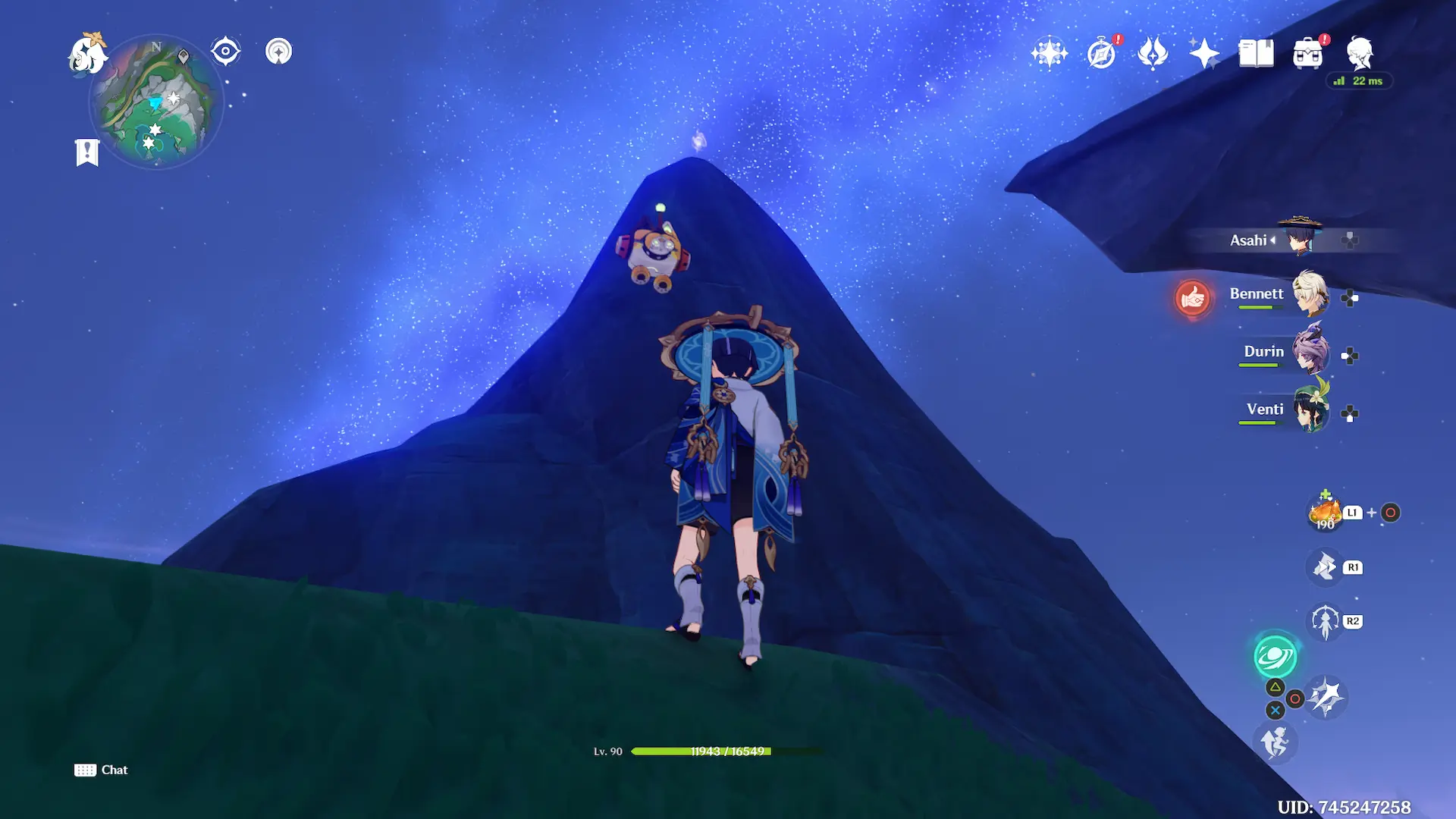The height and width of the screenshot is (819, 1456).
Task: Open the open-book icon
Action: click(1256, 53)
